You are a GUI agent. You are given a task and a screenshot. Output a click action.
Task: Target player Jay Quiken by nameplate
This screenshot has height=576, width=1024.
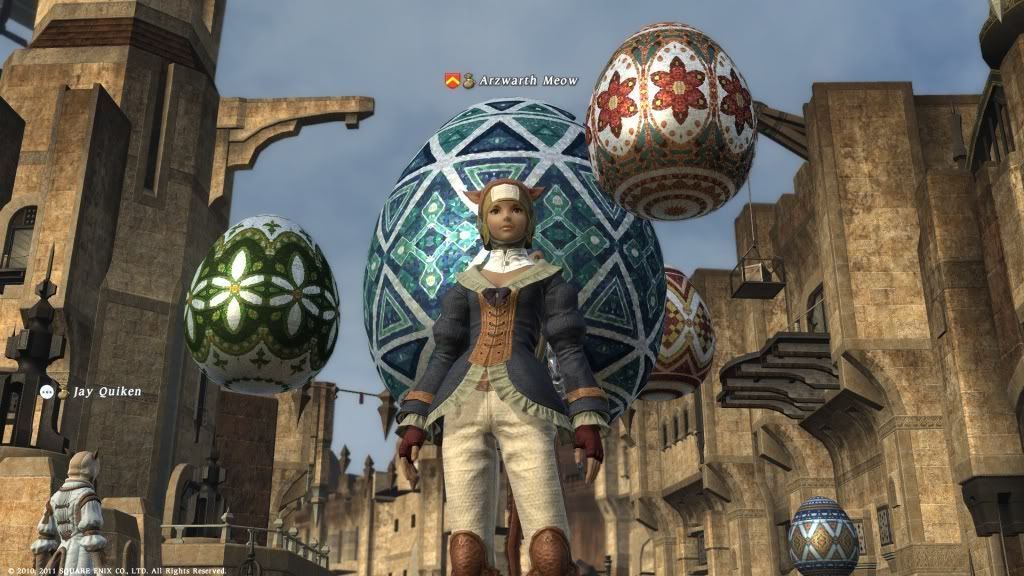pyautogui.click(x=107, y=392)
